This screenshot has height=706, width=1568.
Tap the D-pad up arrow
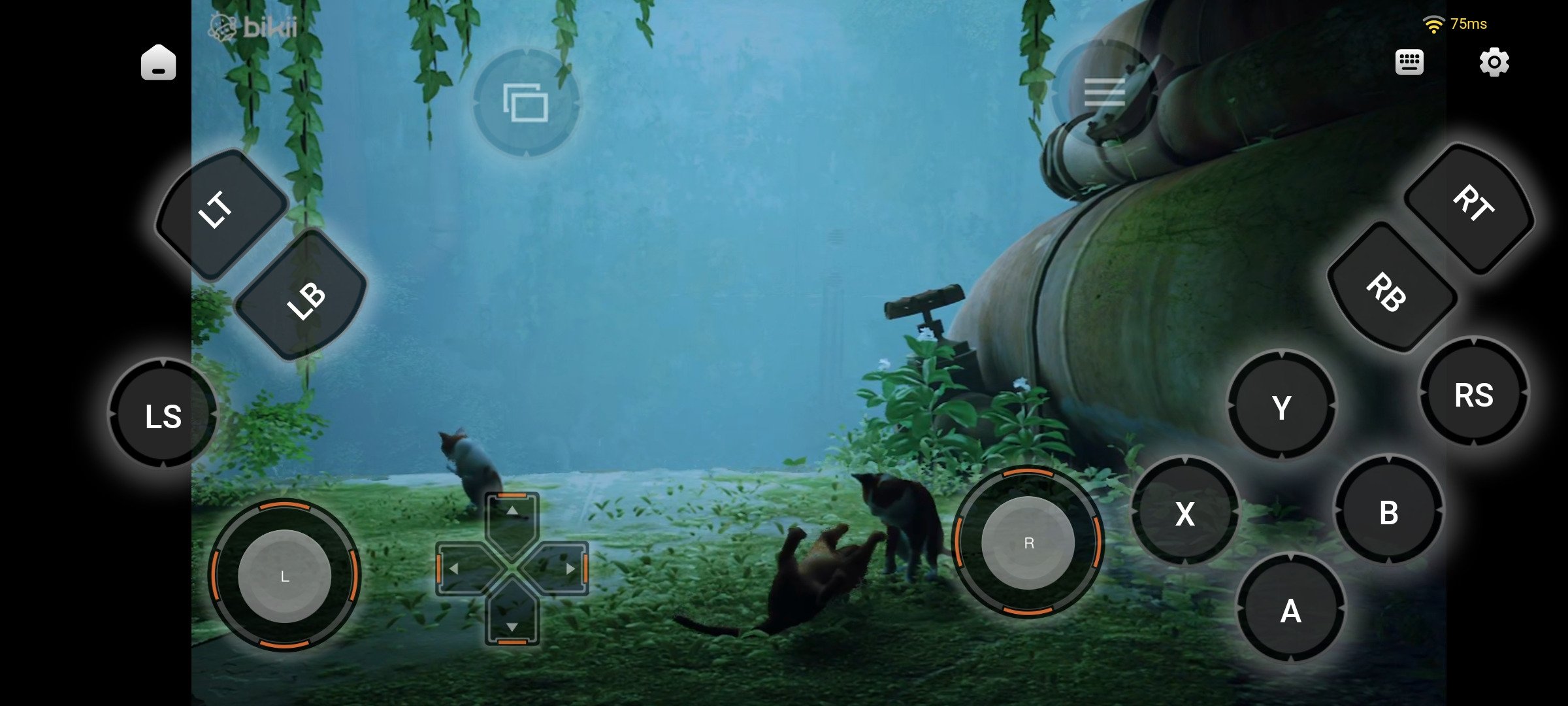coord(512,512)
